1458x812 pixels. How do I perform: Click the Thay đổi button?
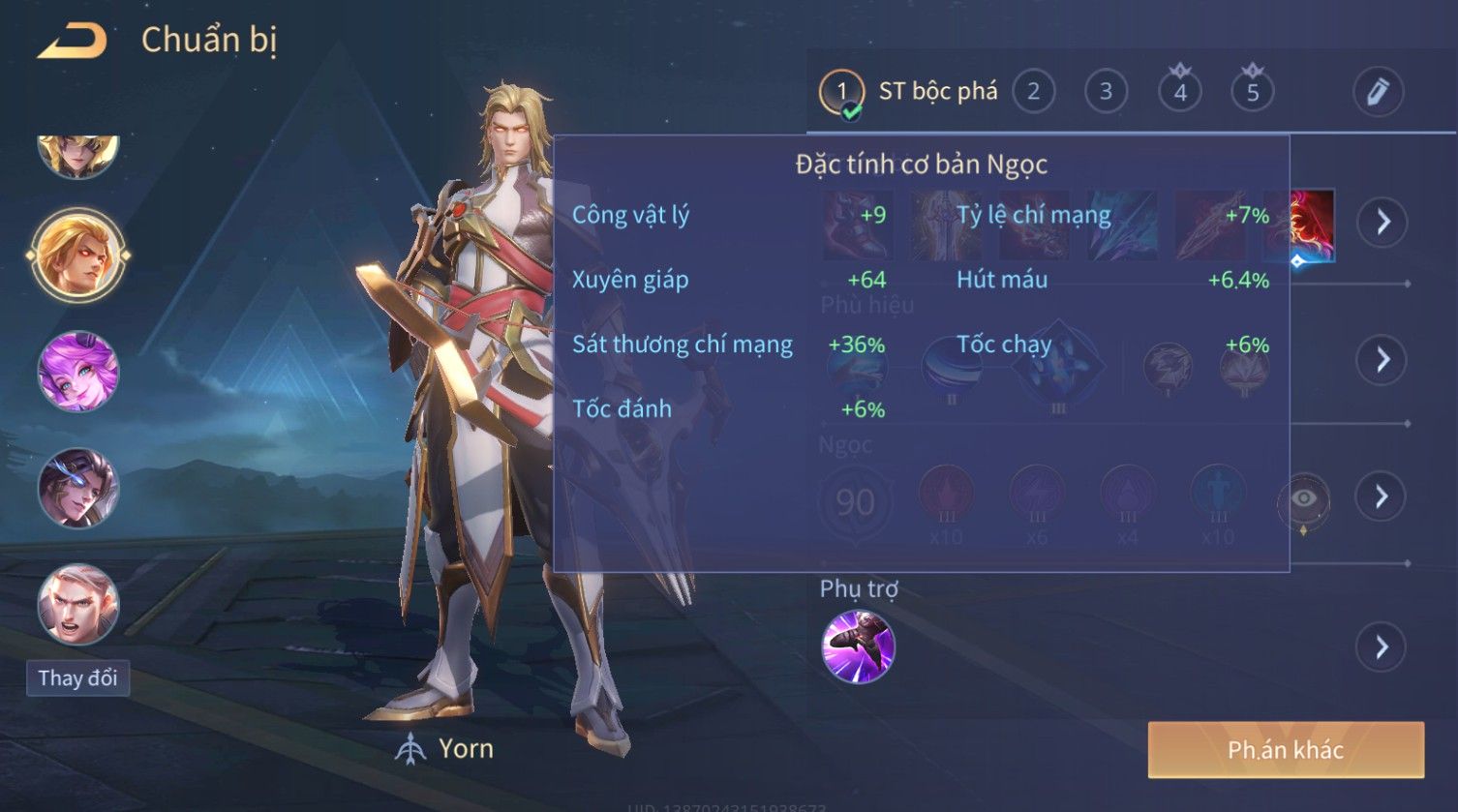coord(77,677)
